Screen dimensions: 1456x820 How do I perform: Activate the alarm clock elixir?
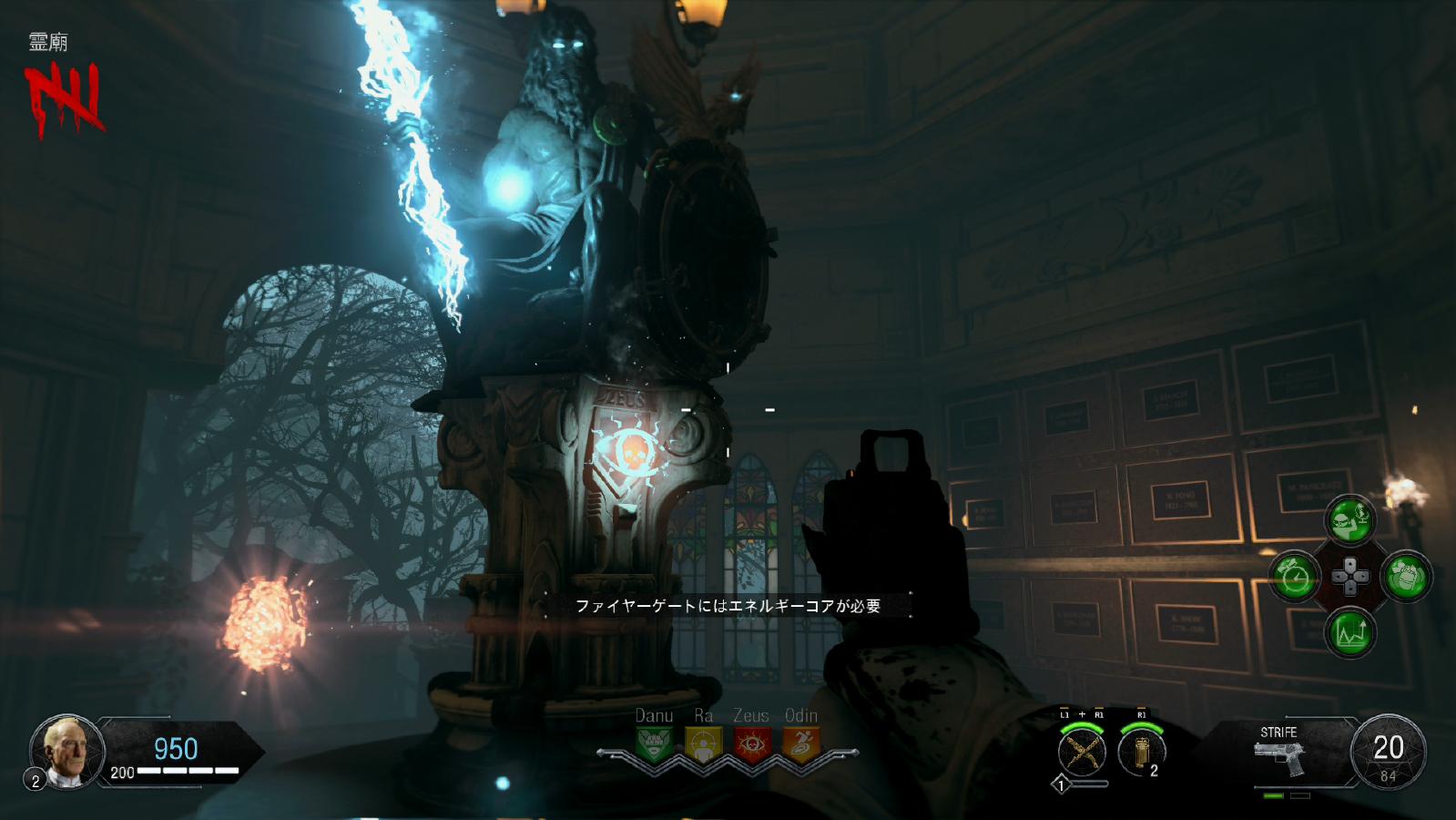coord(1294,577)
